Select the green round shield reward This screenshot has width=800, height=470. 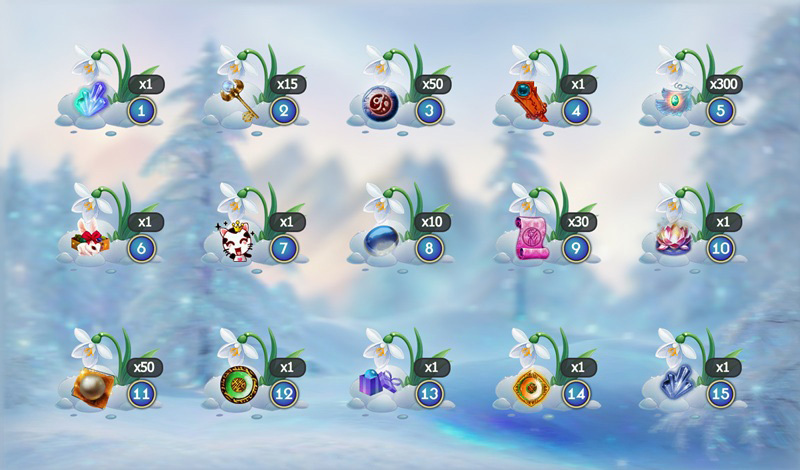[x=239, y=383]
